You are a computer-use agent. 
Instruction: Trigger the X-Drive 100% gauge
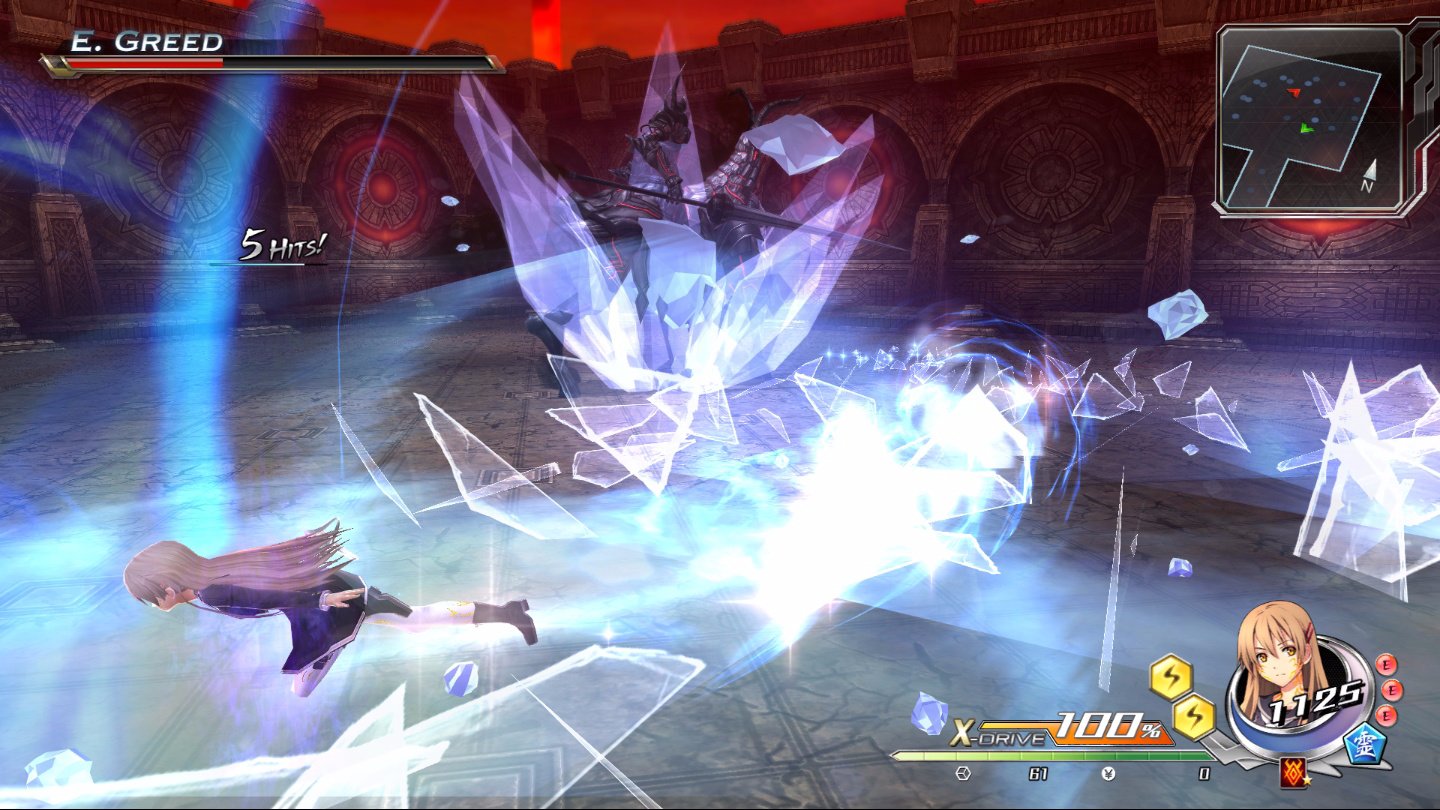click(1062, 730)
